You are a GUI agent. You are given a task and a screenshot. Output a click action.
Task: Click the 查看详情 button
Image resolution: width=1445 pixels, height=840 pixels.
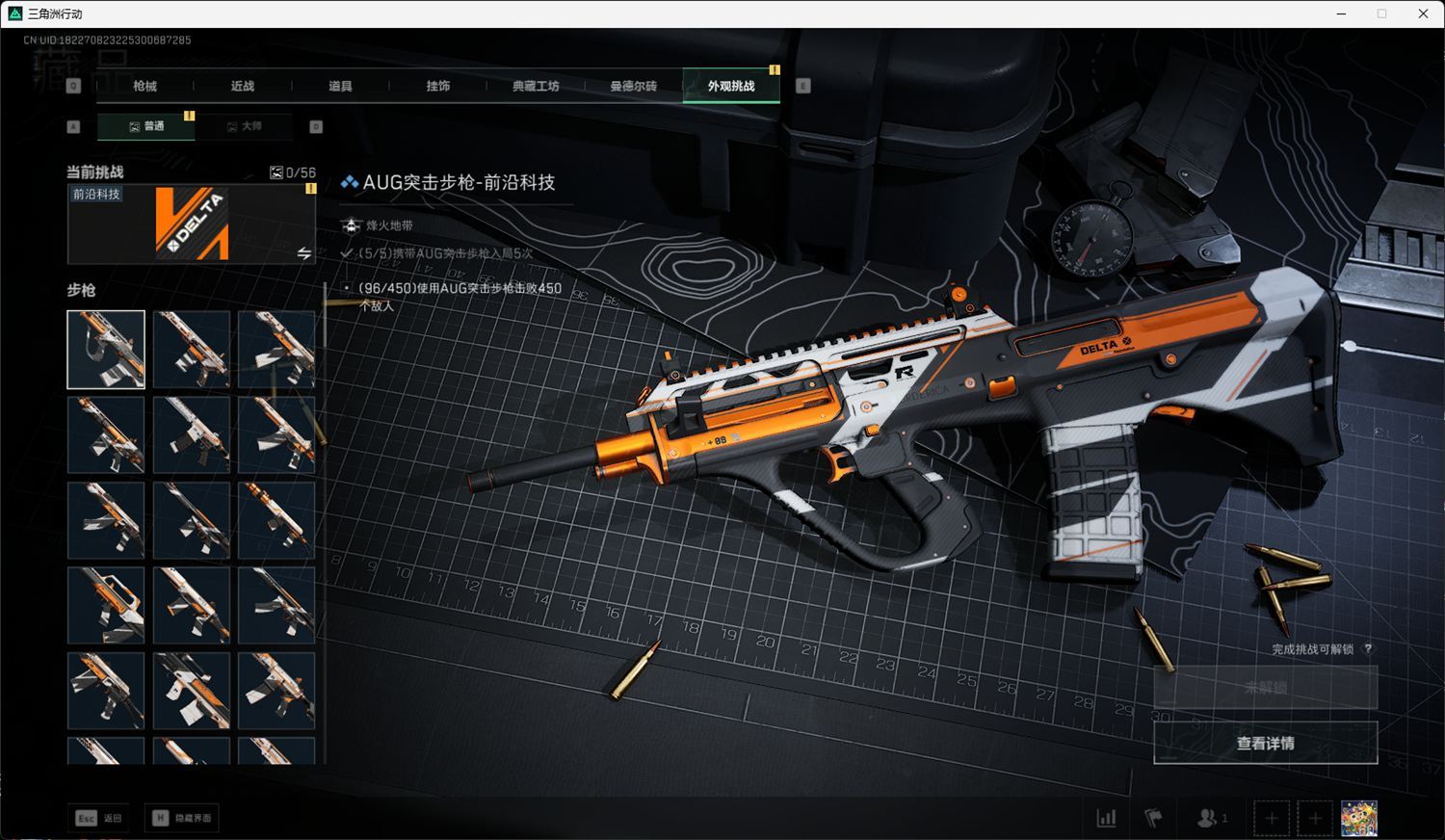[x=1265, y=743]
